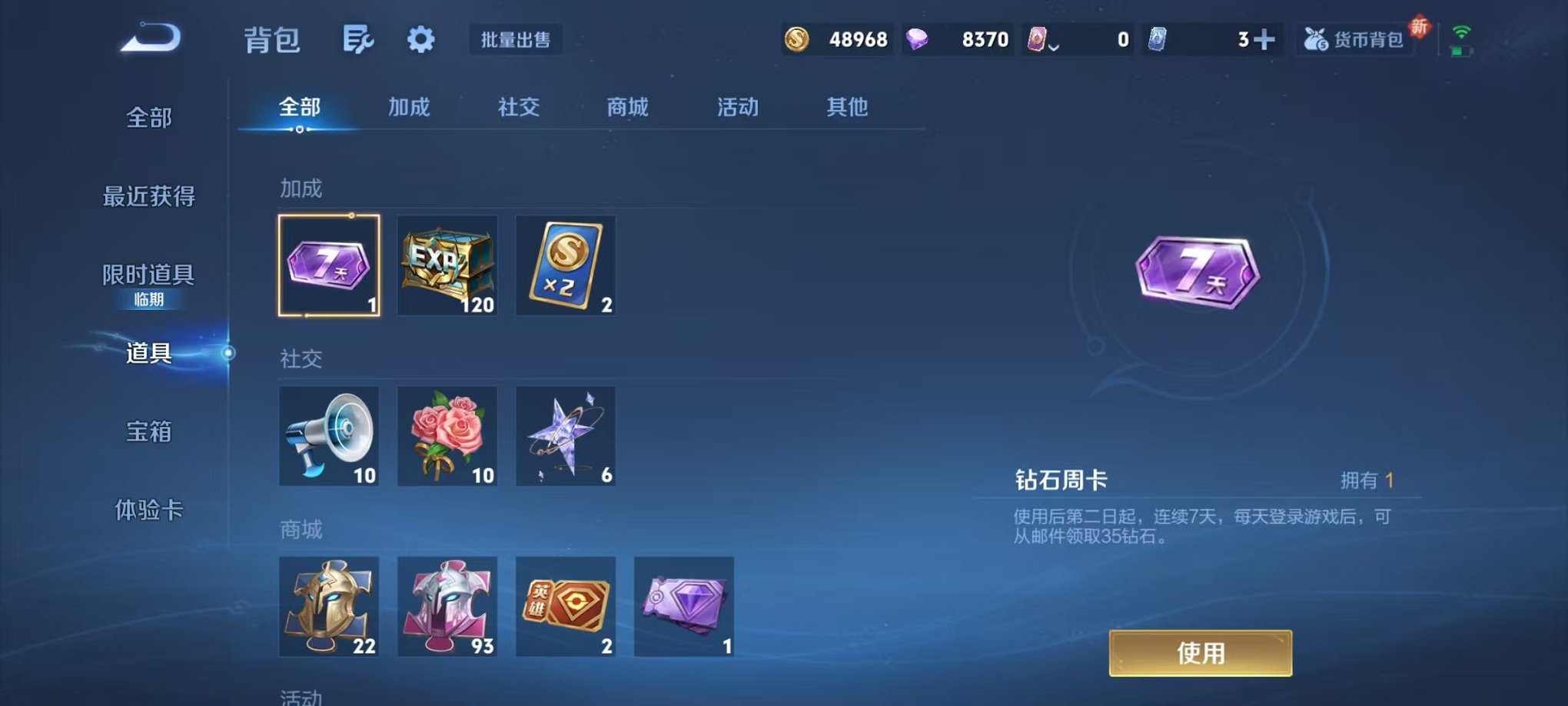1568x706 pixels.
Task: Open the star-shaped friendship item
Action: [566, 437]
